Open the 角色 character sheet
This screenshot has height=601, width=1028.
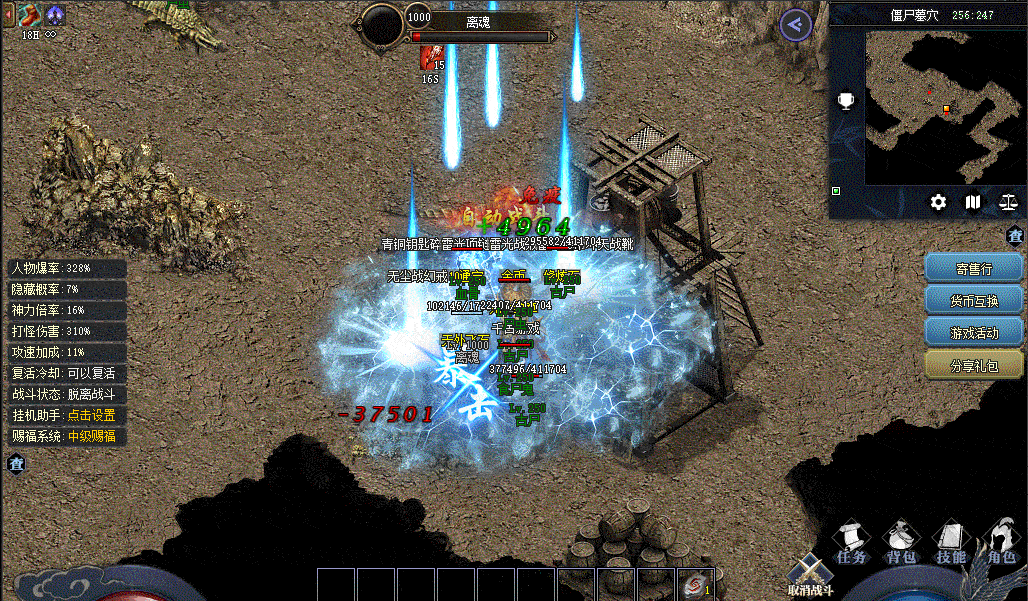coord(1000,543)
